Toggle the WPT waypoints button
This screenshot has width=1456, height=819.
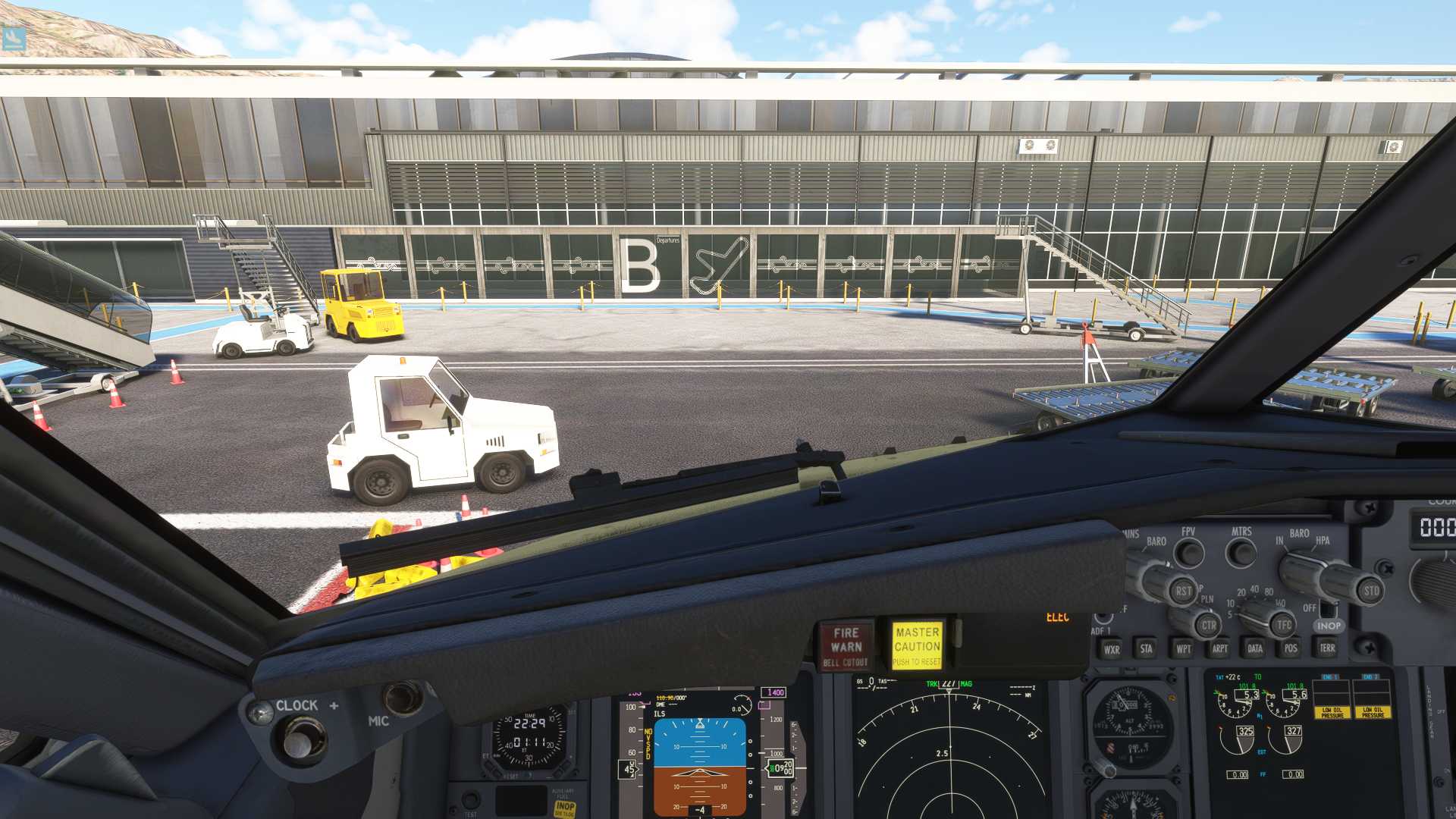pos(1183,649)
